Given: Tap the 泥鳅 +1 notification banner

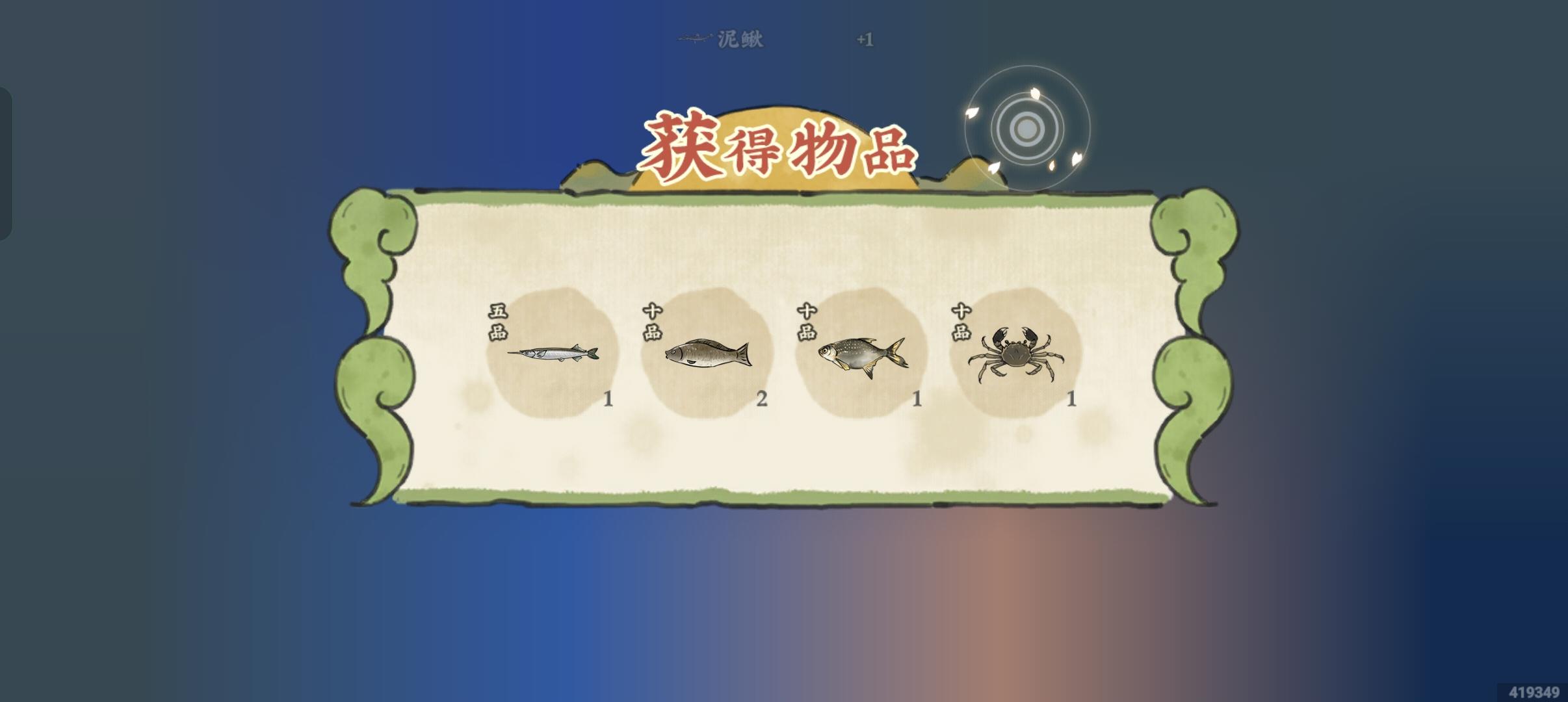Looking at the screenshot, I should tap(780, 38).
